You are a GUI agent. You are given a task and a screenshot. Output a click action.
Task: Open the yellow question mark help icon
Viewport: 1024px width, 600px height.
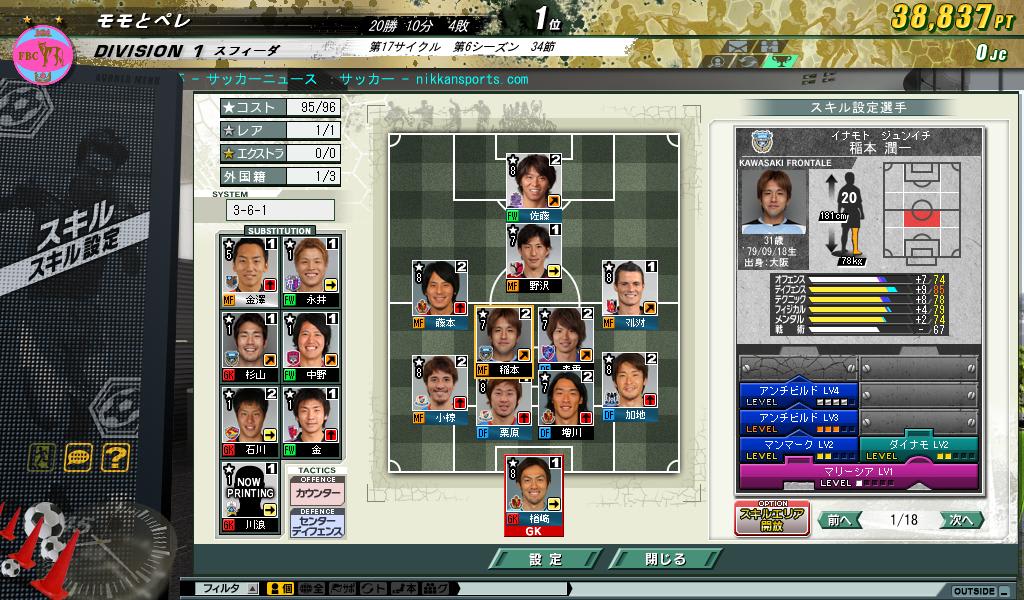(116, 458)
